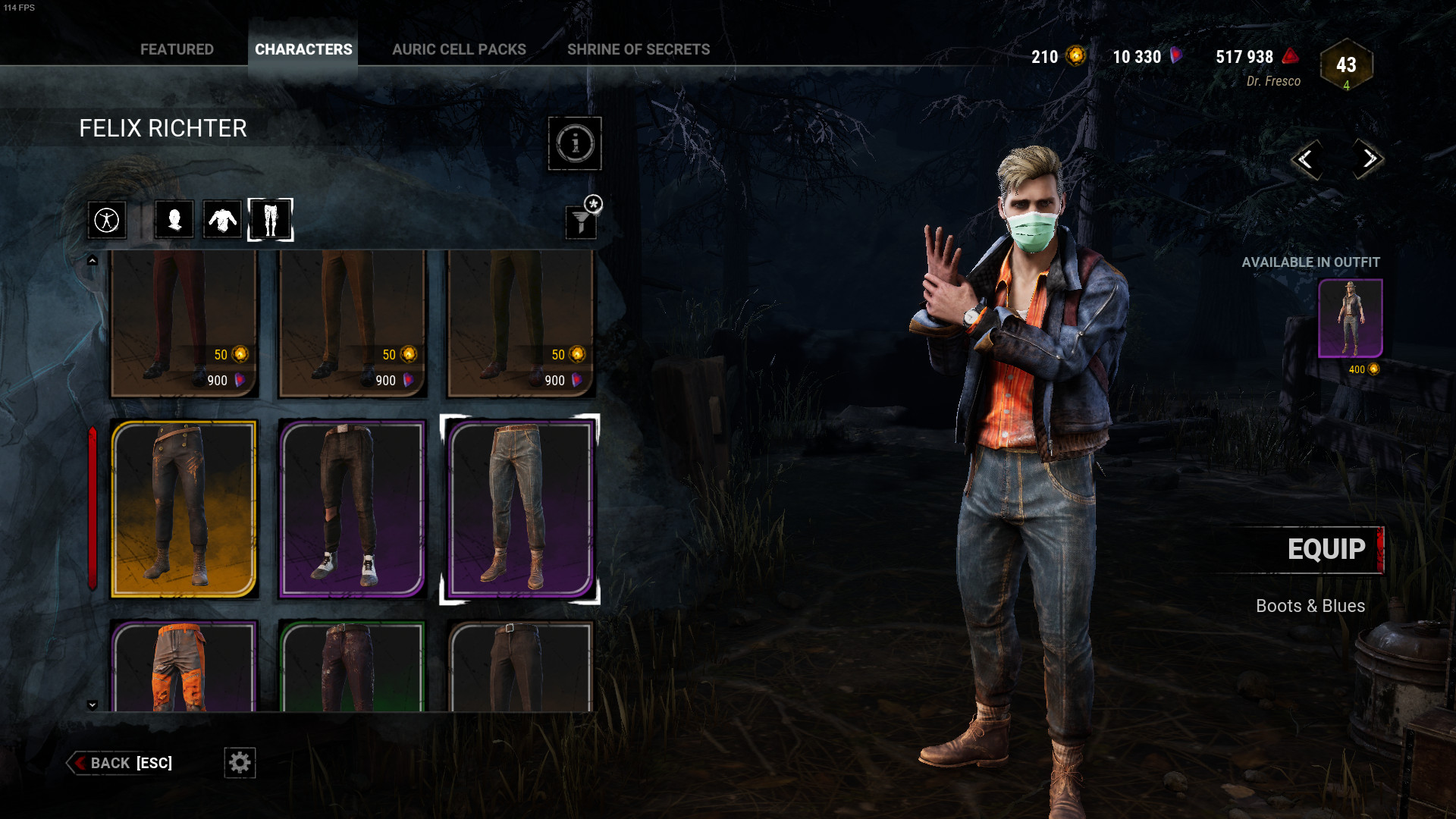Open the head customization category
This screenshot has height=819, width=1456.
coord(173,219)
